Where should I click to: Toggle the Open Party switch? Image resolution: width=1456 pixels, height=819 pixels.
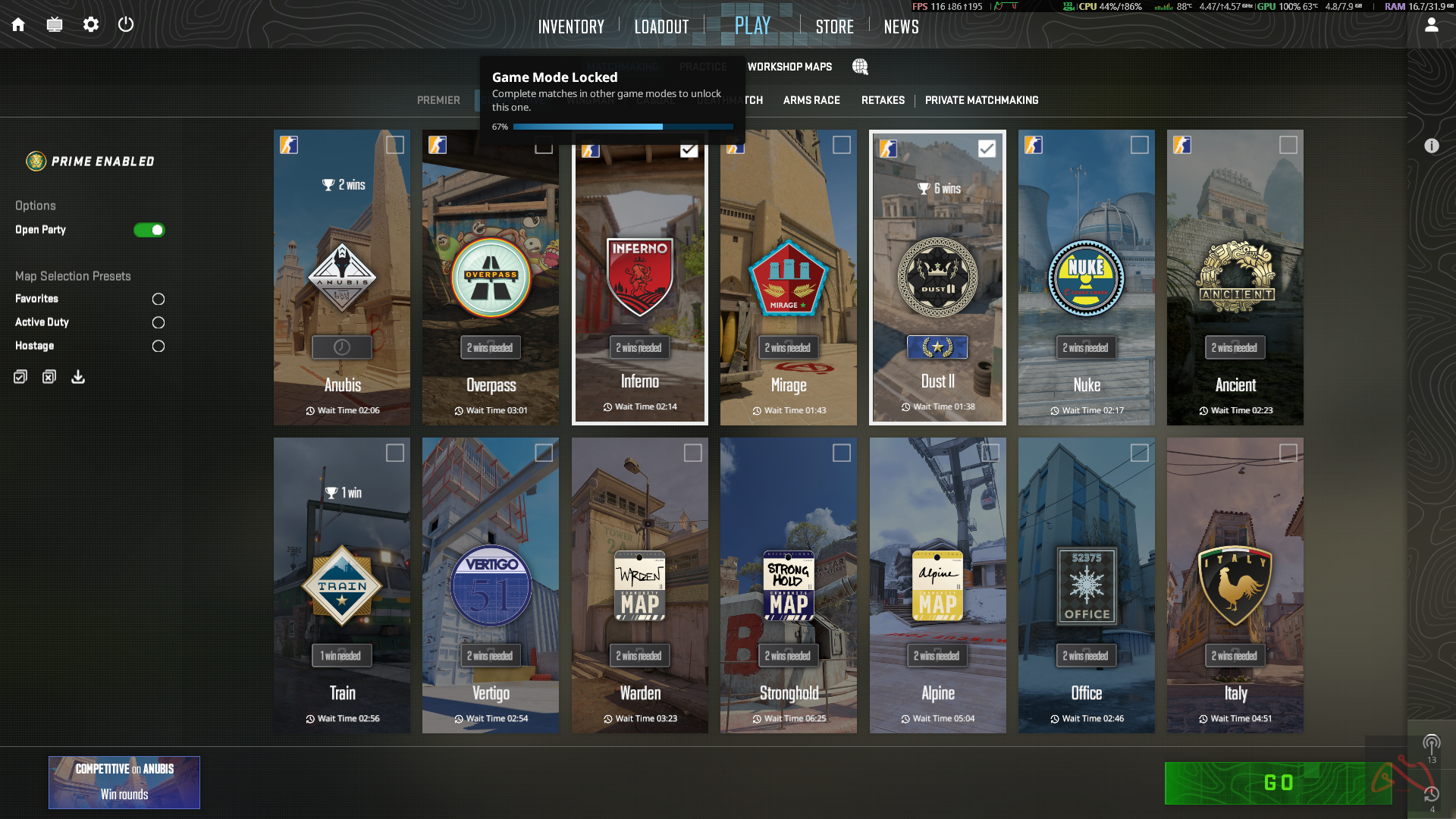point(149,230)
